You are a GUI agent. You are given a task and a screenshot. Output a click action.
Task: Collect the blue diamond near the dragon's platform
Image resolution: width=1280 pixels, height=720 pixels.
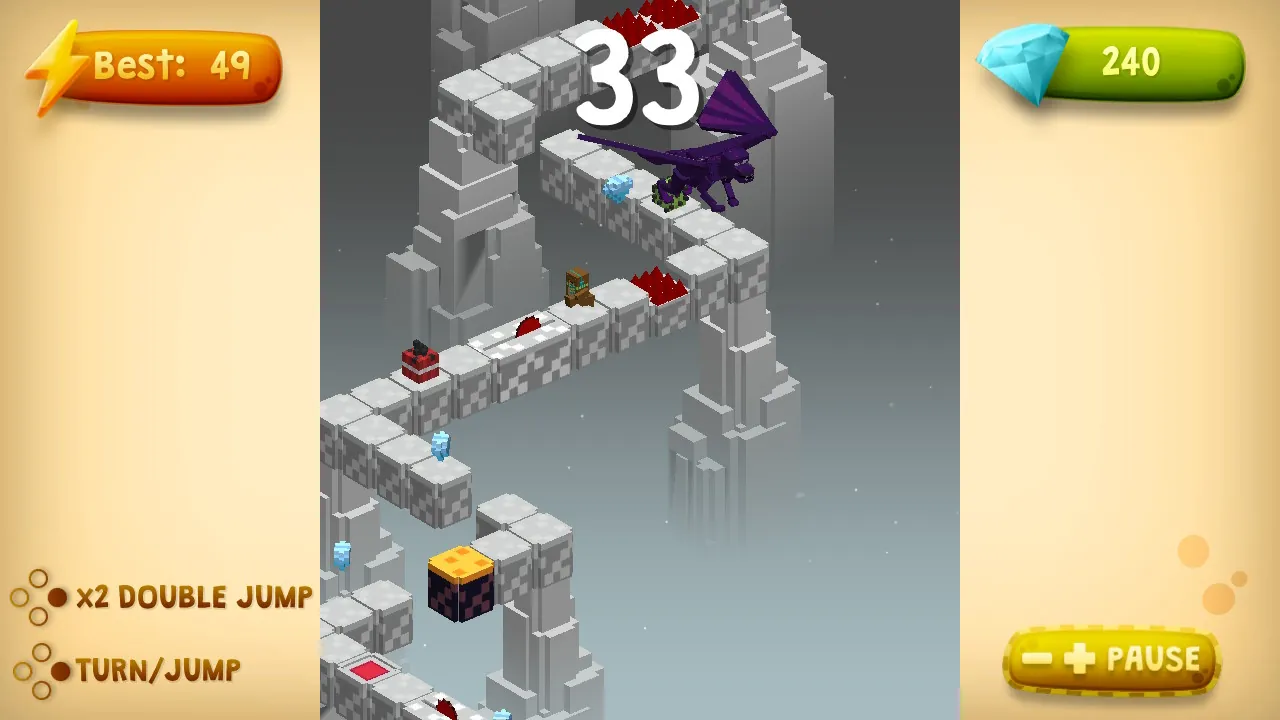click(x=617, y=190)
